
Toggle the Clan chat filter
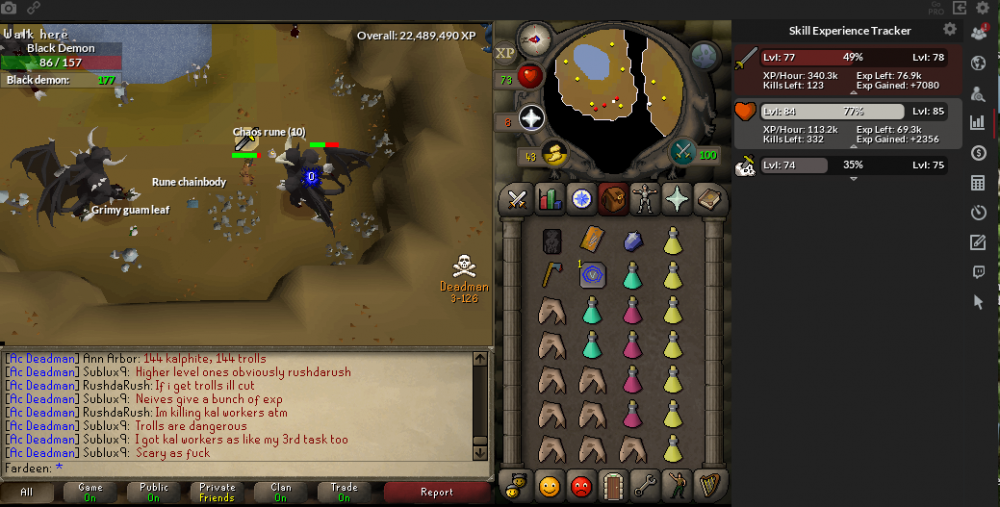(280, 492)
